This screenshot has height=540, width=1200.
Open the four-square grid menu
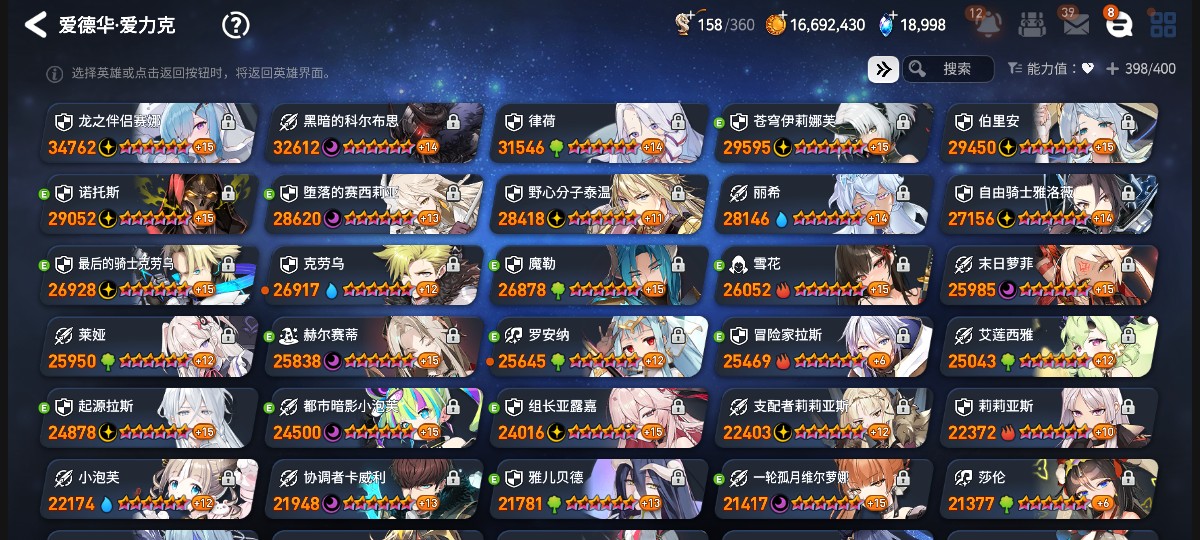[1163, 25]
